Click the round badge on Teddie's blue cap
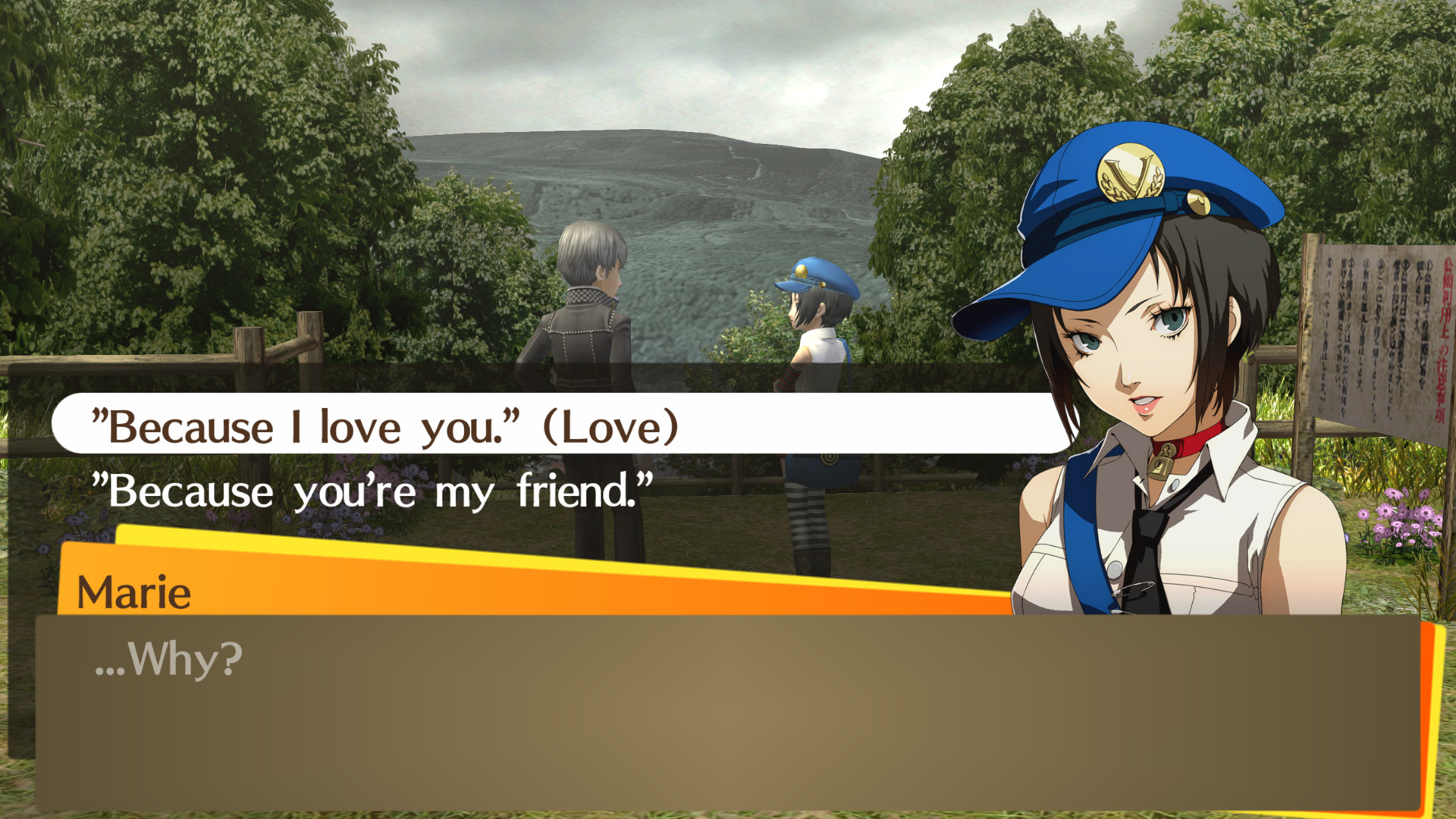 pos(802,271)
